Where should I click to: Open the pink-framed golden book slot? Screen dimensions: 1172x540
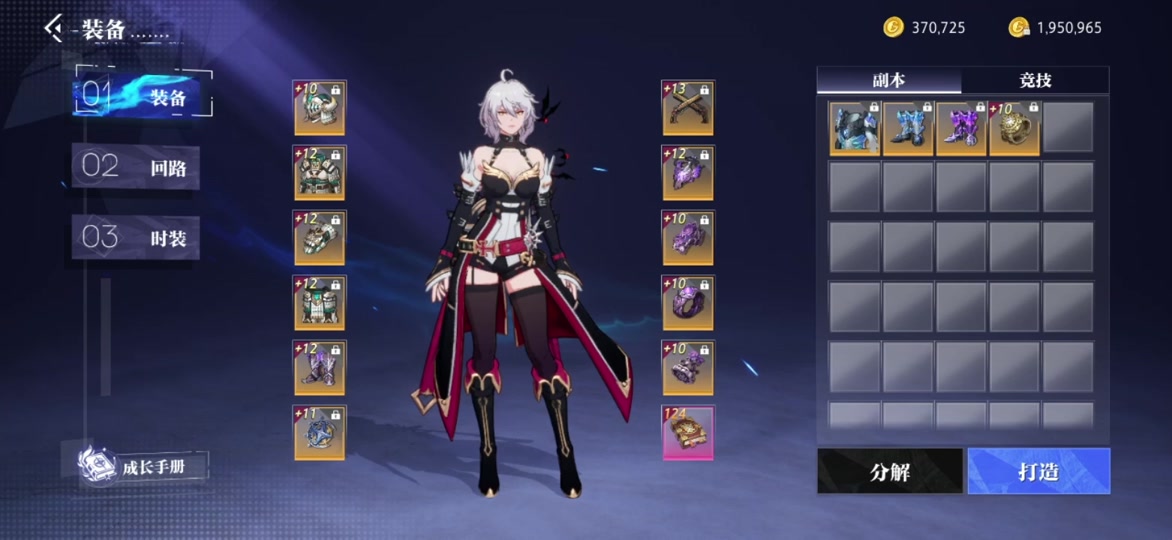coord(688,433)
